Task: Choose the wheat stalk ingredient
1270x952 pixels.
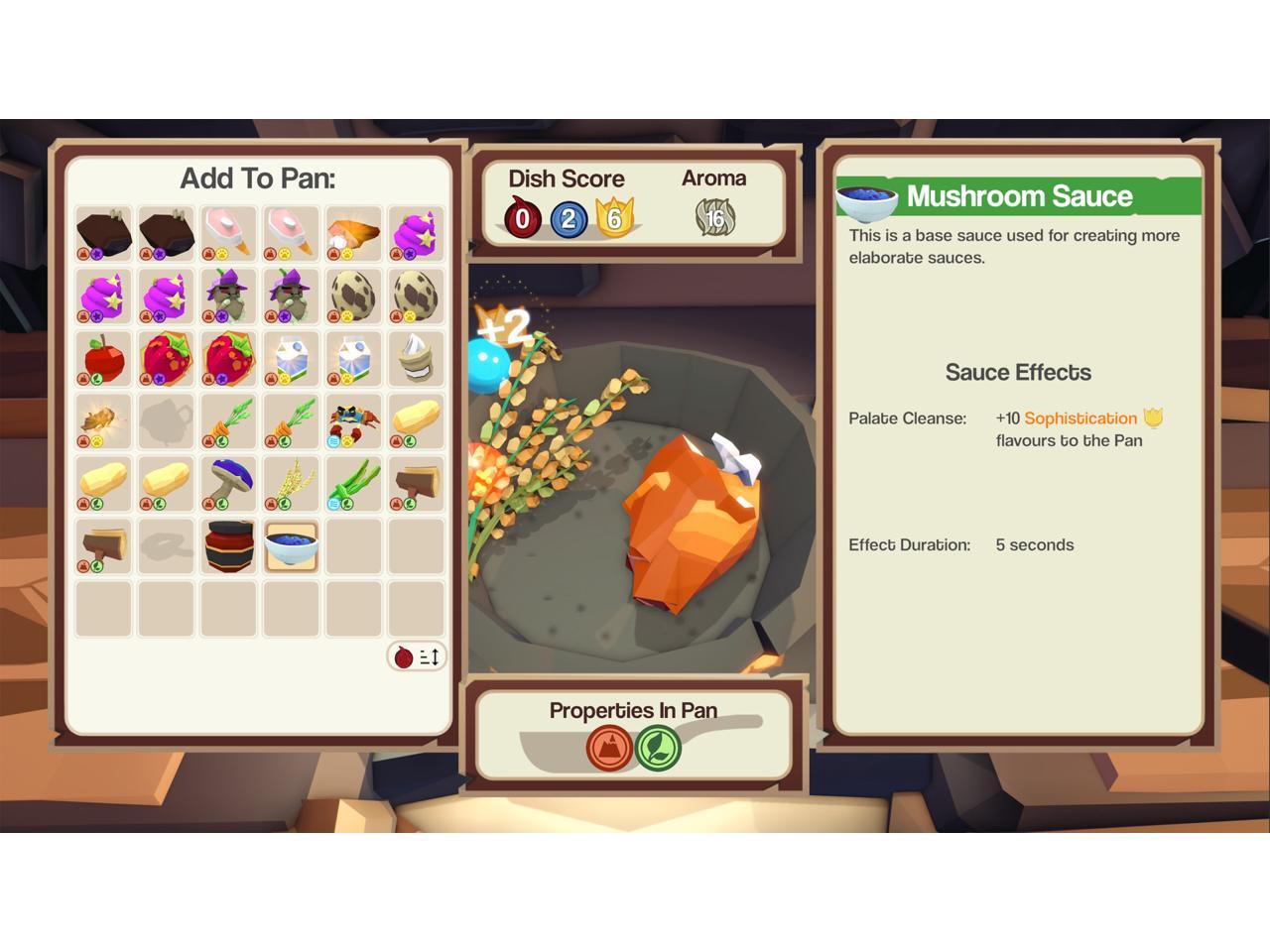Action: click(x=291, y=483)
